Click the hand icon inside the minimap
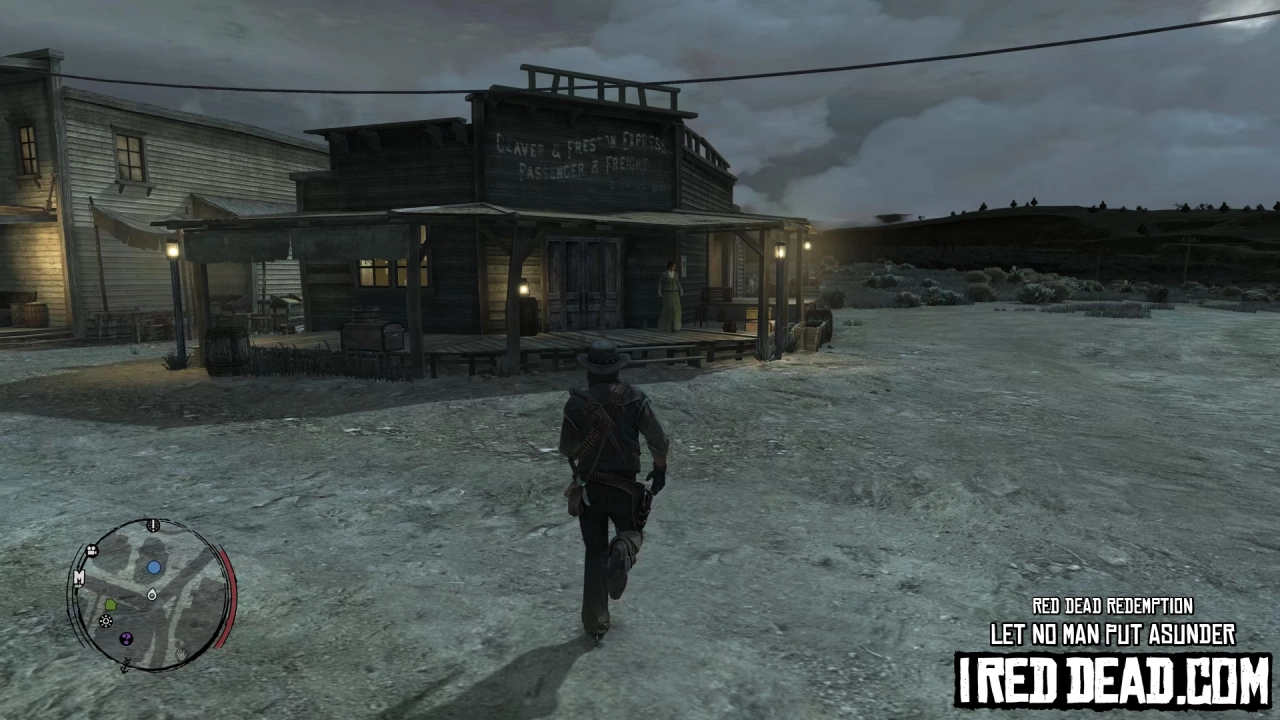The width and height of the screenshot is (1280, 720). tap(180, 653)
